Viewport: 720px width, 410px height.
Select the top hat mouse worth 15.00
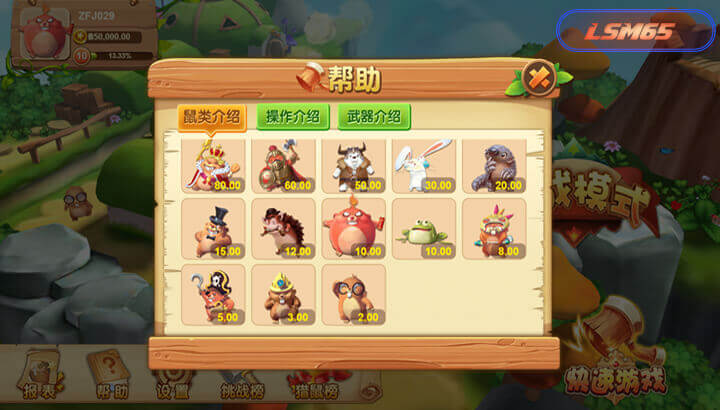[x=212, y=230]
